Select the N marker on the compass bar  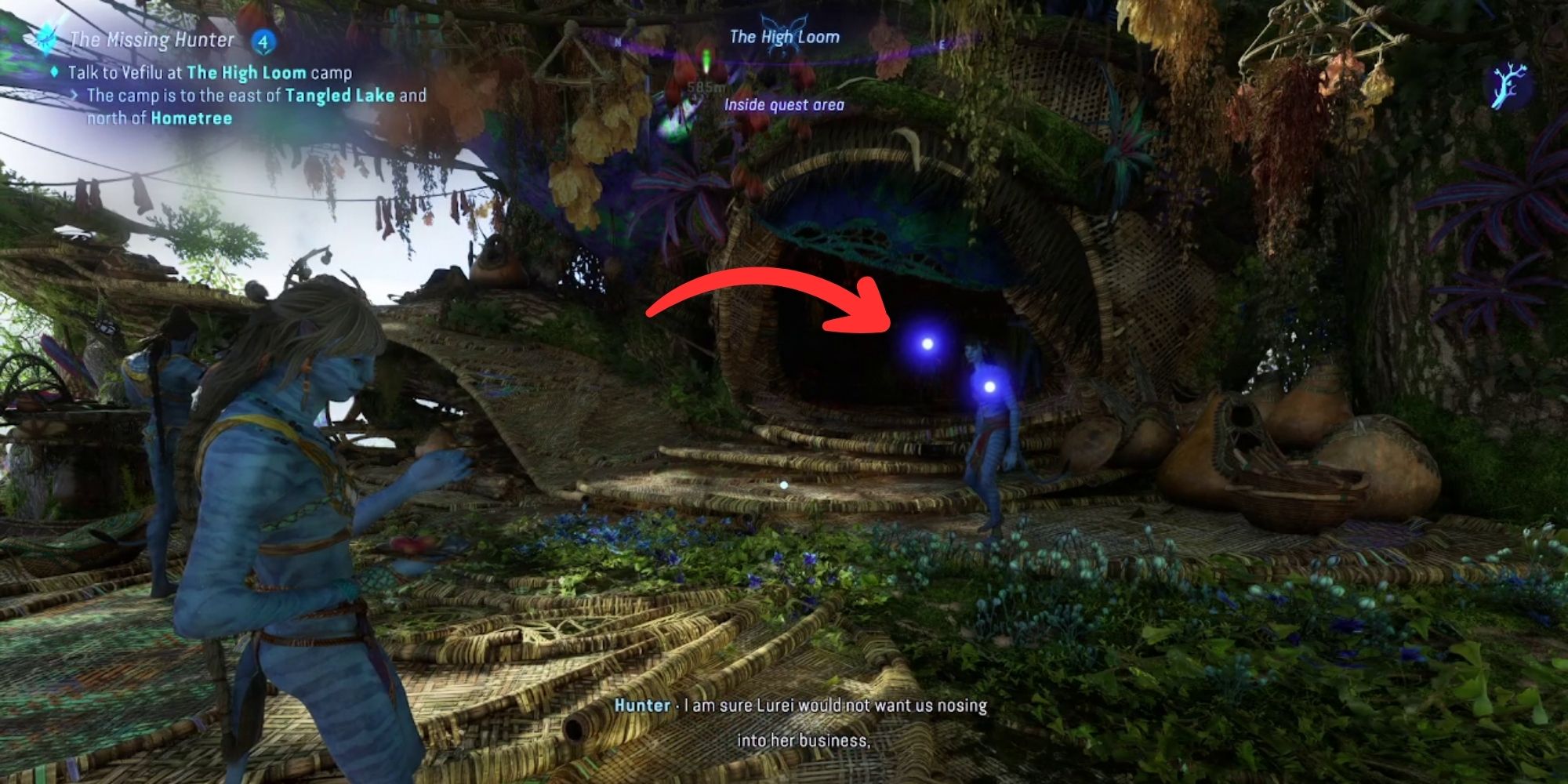[617, 42]
